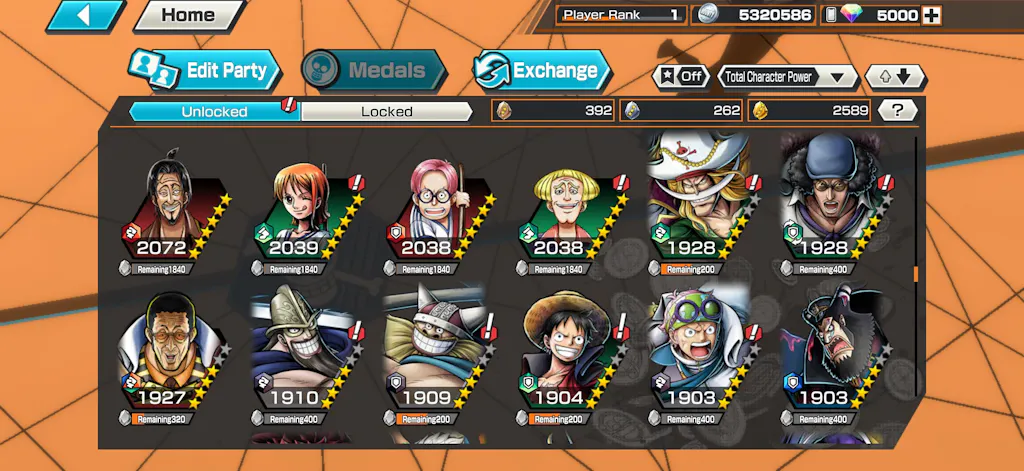This screenshot has width=1024, height=471.
Task: Open the Edit Party menu
Action: pos(205,70)
